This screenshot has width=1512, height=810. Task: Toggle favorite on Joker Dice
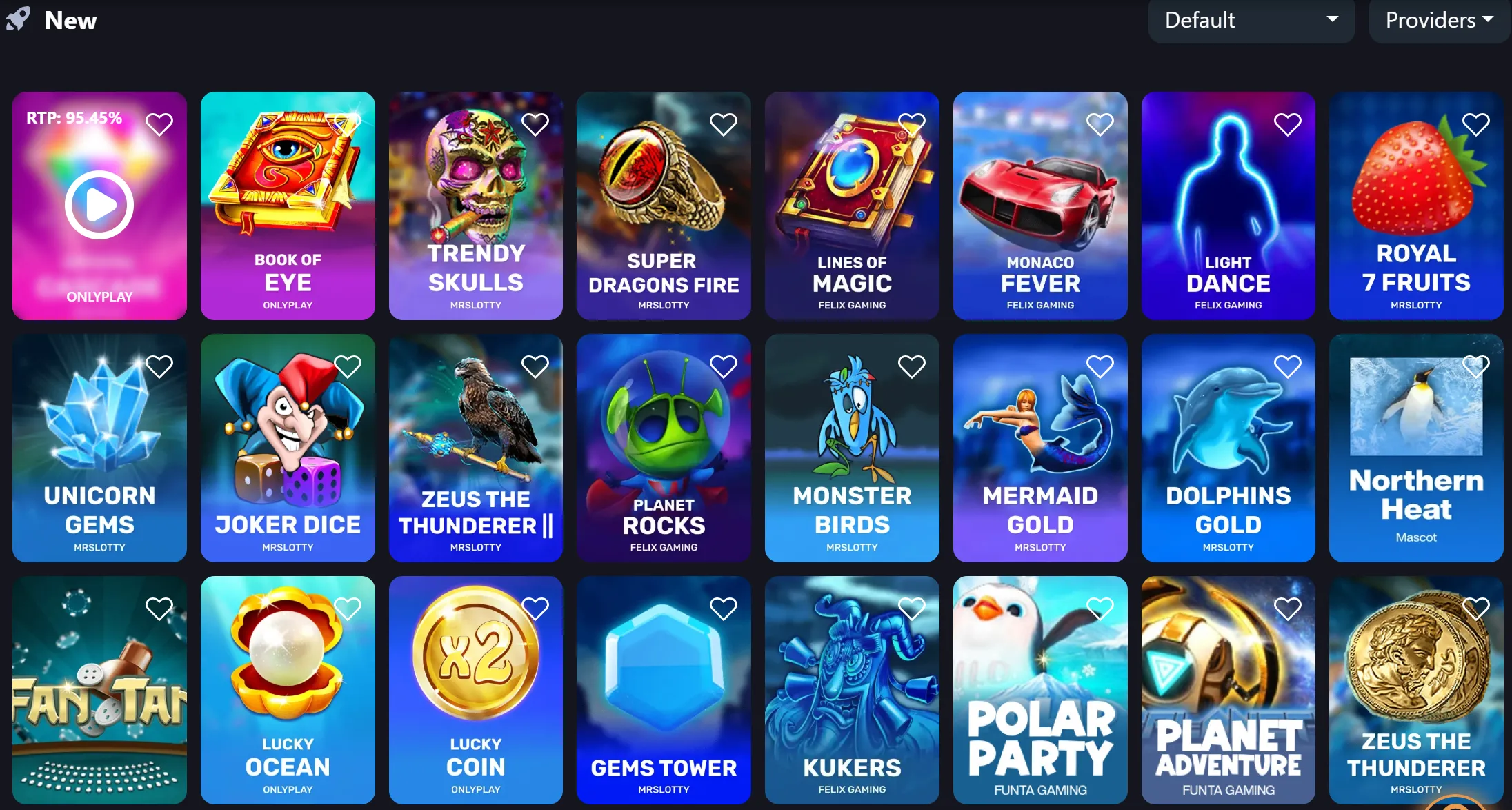(x=348, y=366)
